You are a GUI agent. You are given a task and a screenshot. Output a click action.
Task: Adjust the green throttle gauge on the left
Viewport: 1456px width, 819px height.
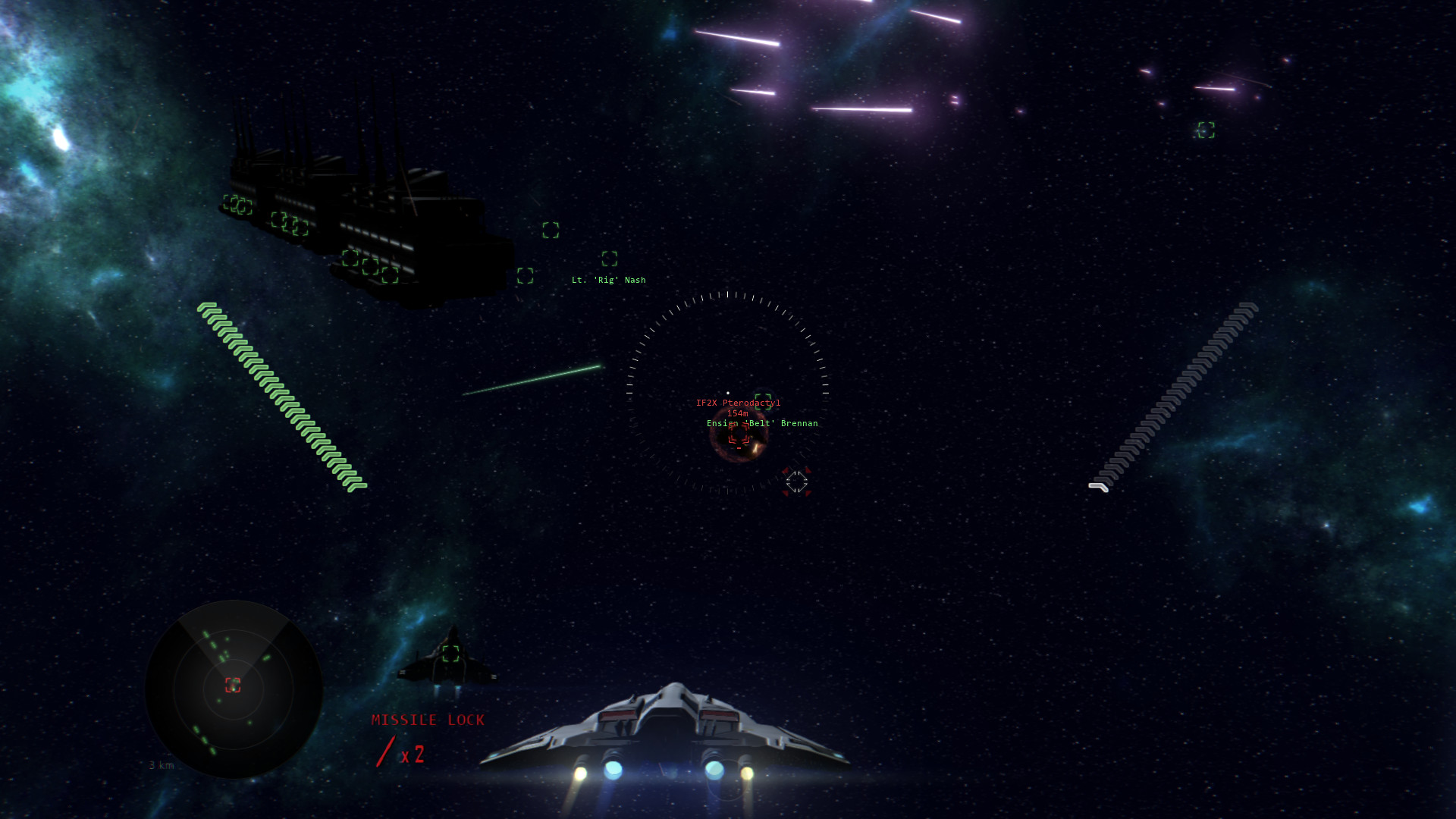284,396
